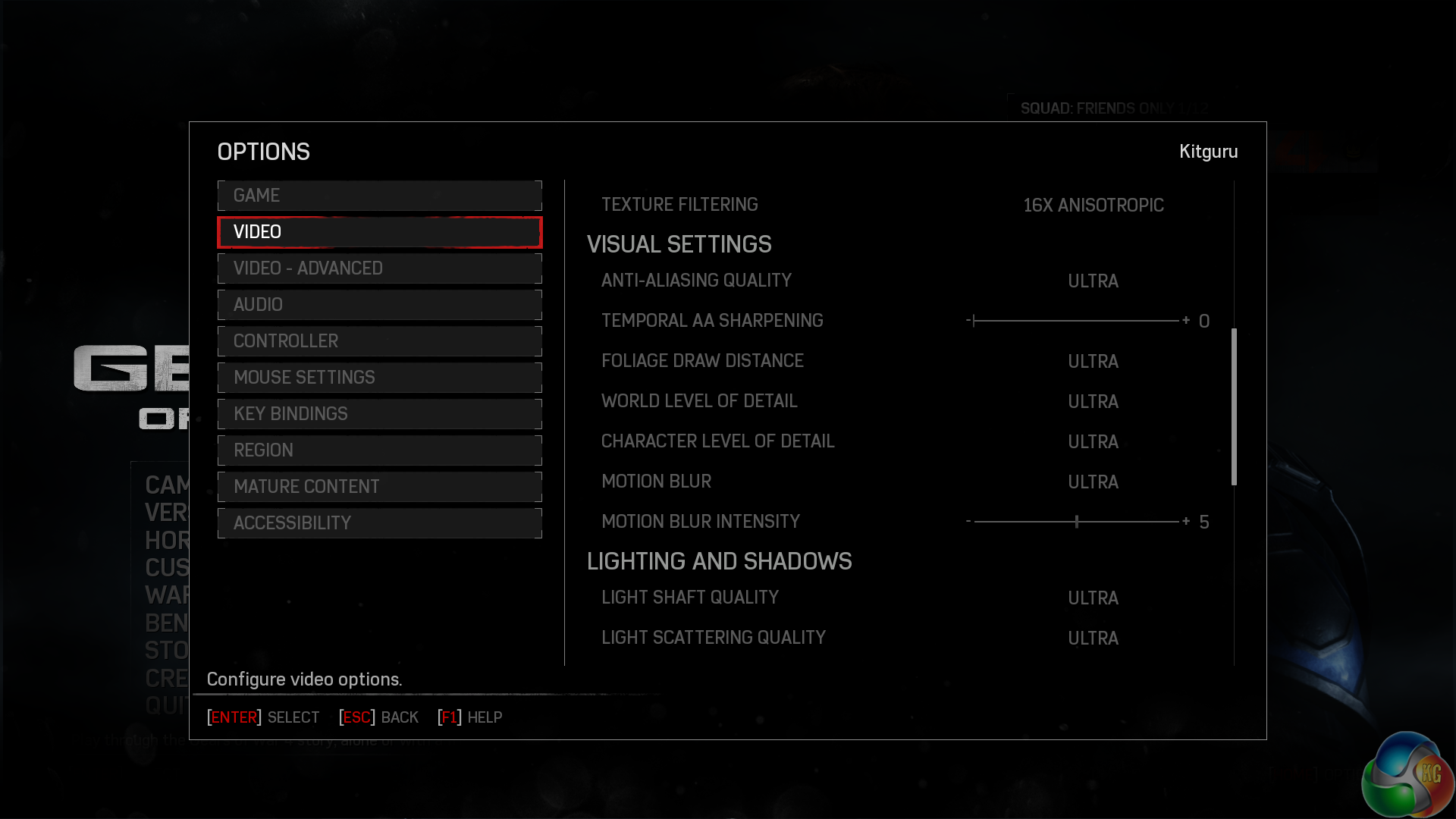Open the Audio options
Viewport: 1456px width, 819px height.
pyautogui.click(x=379, y=305)
